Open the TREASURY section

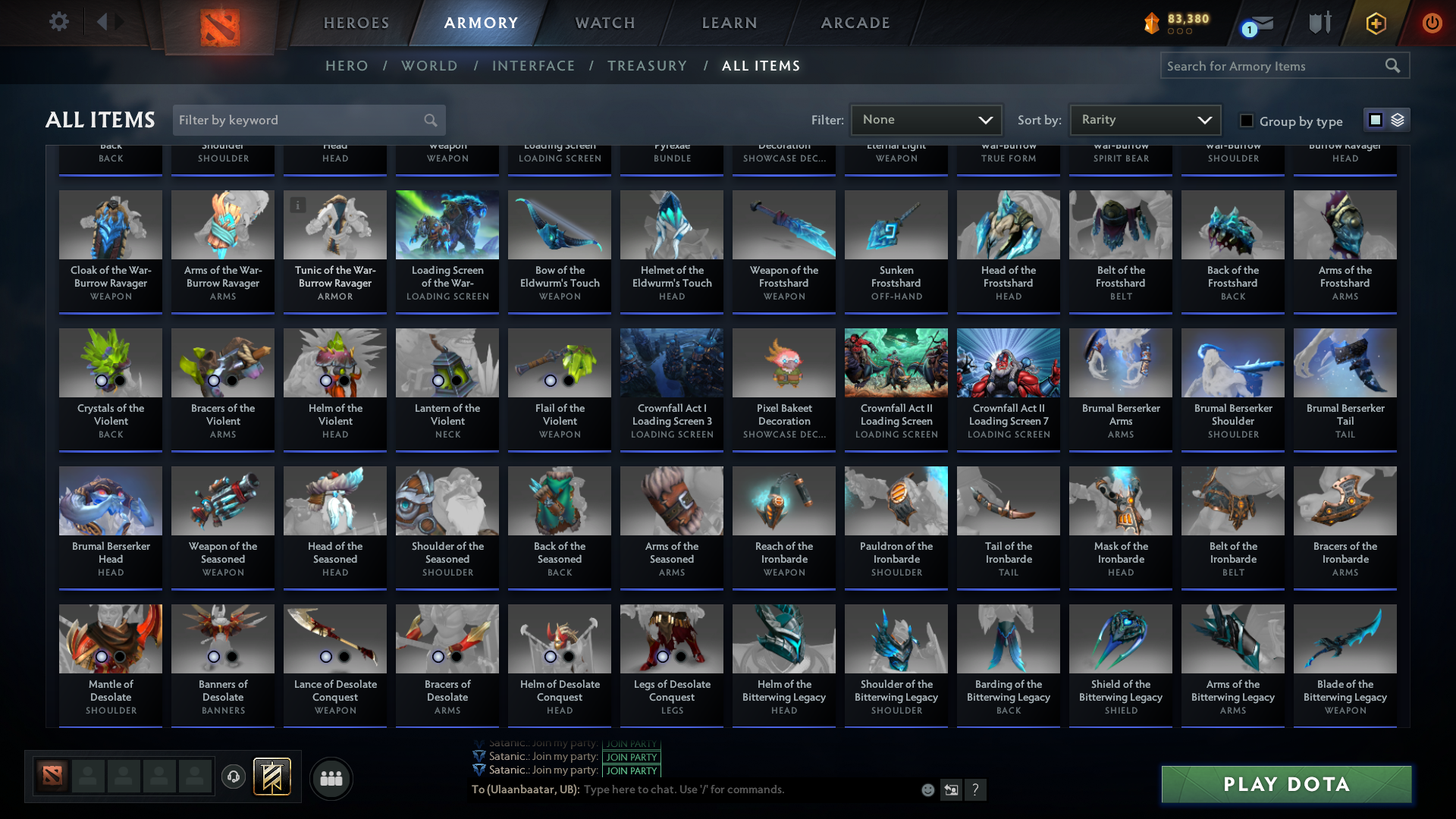coord(648,66)
